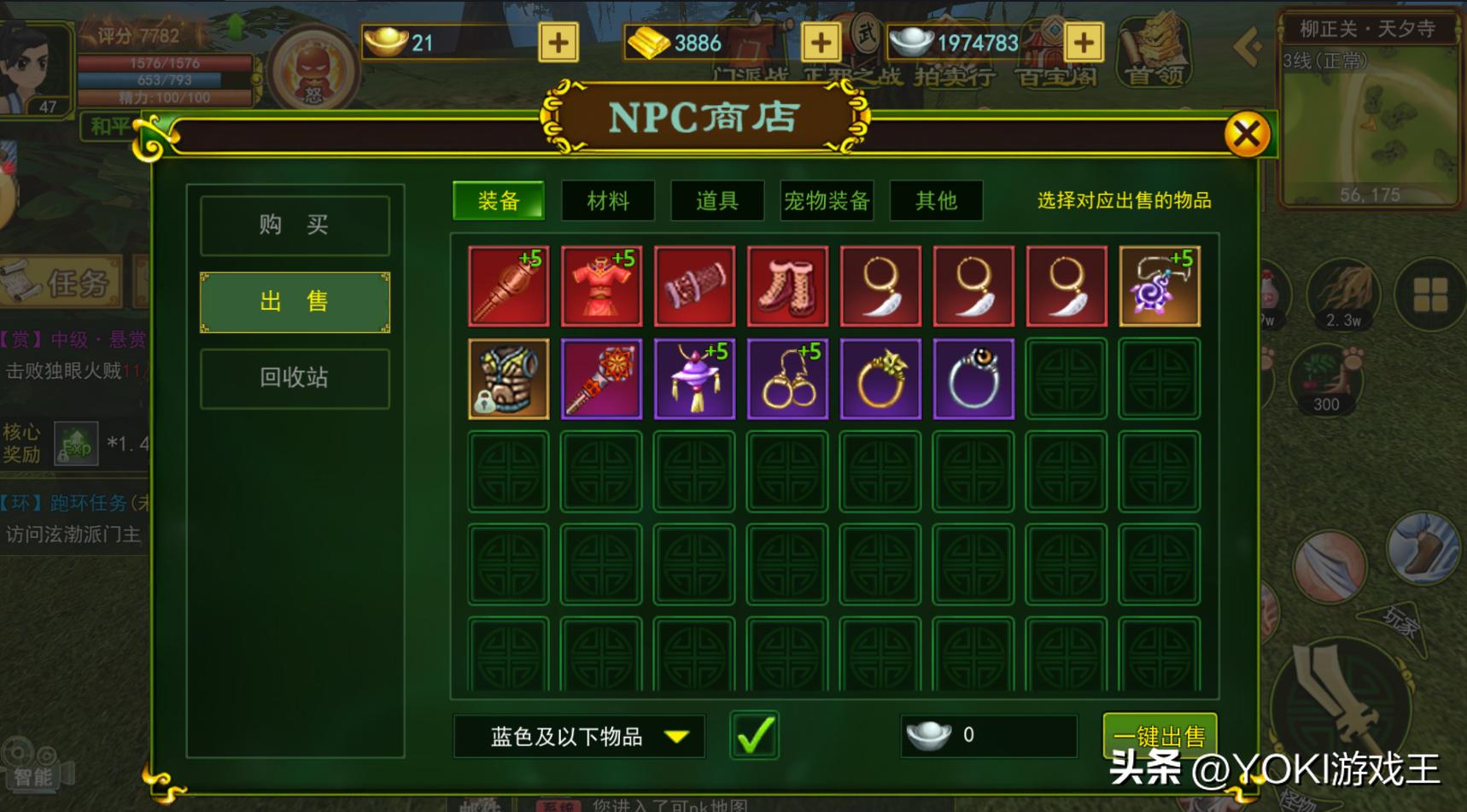Open the 蓝色及以下物品 quality dropdown
Image resolution: width=1467 pixels, height=812 pixels.
577,733
